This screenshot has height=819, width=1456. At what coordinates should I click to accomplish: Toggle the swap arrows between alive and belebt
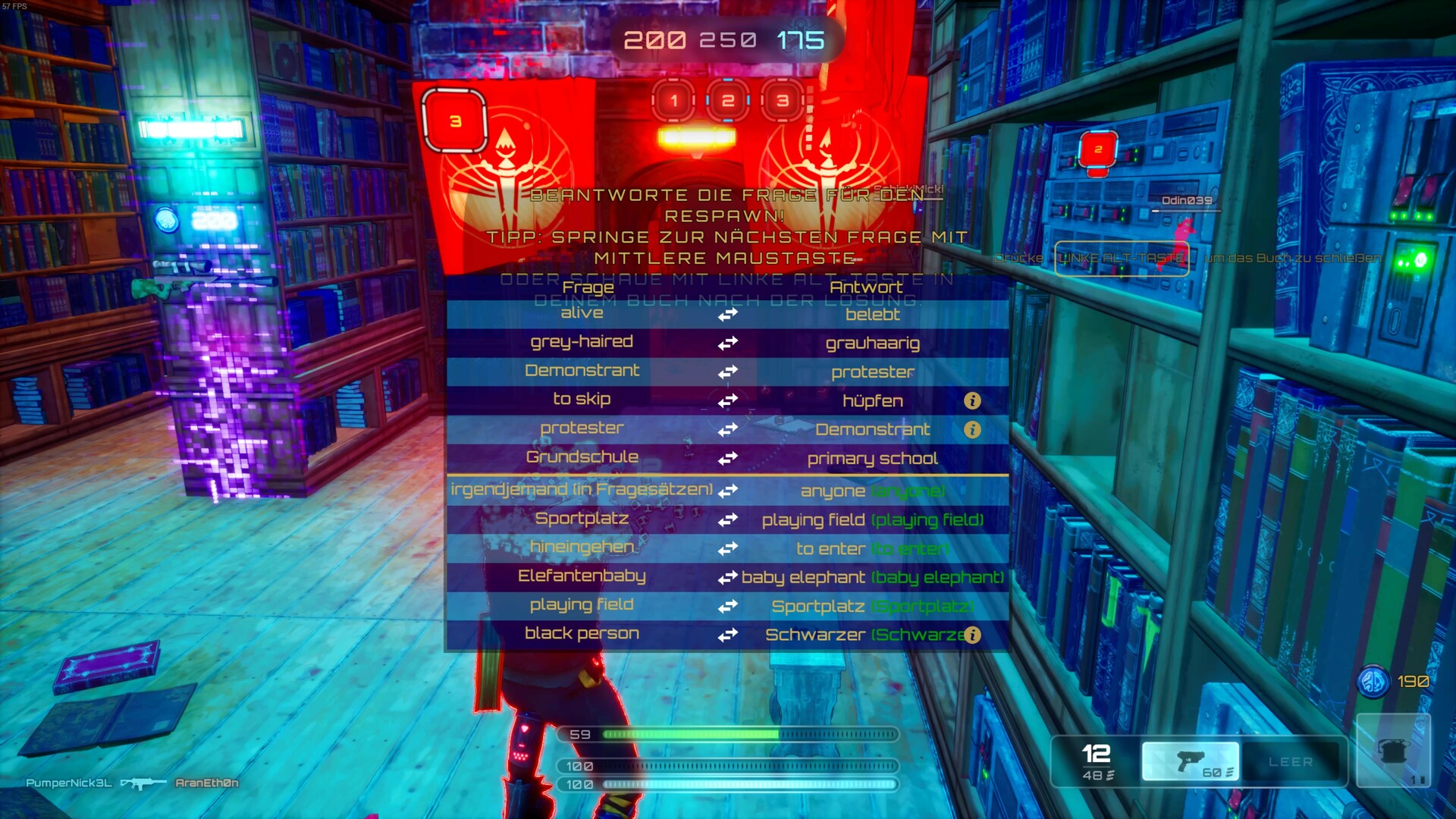pyautogui.click(x=726, y=314)
